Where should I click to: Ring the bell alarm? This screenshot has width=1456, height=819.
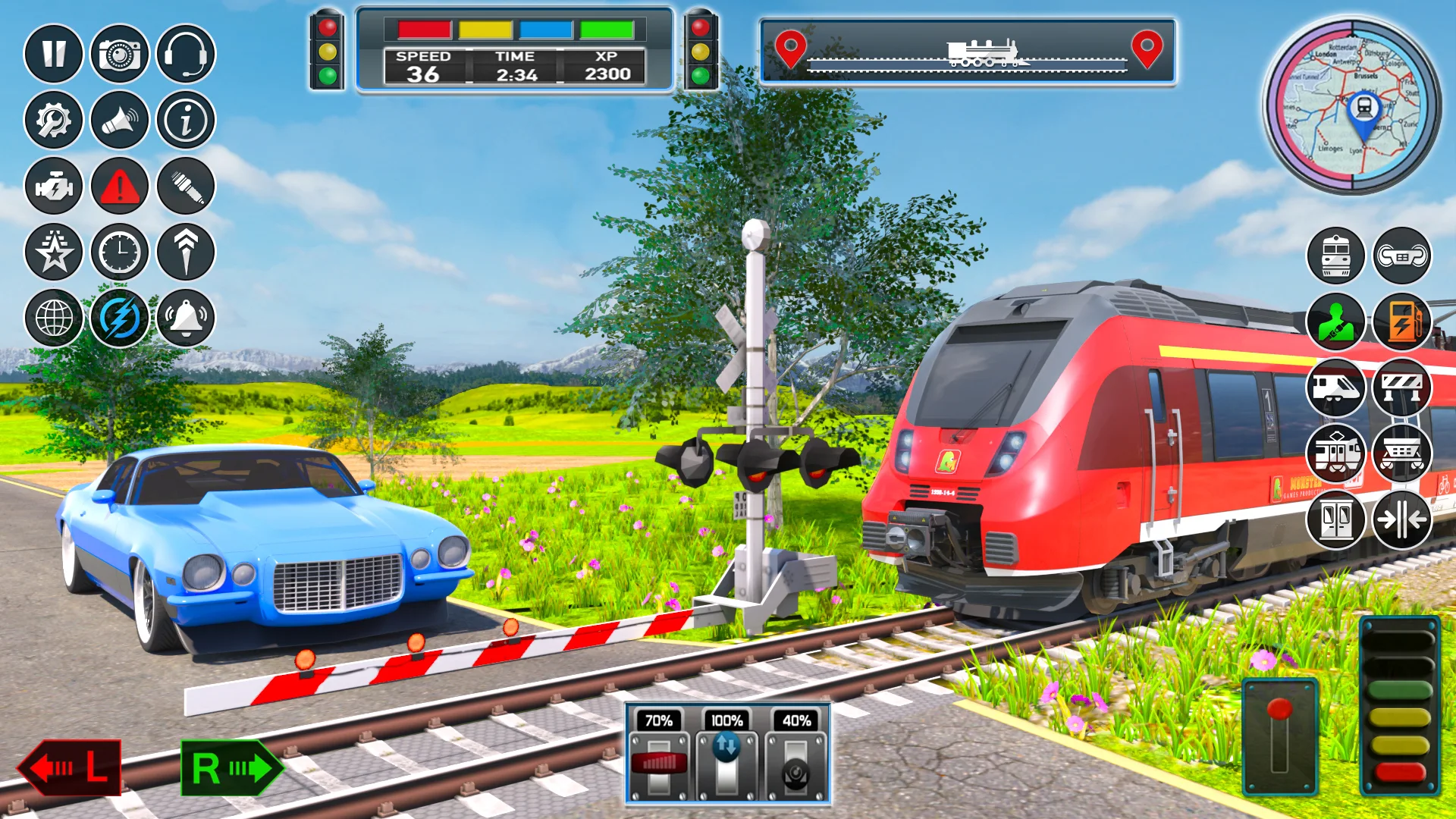(x=186, y=318)
